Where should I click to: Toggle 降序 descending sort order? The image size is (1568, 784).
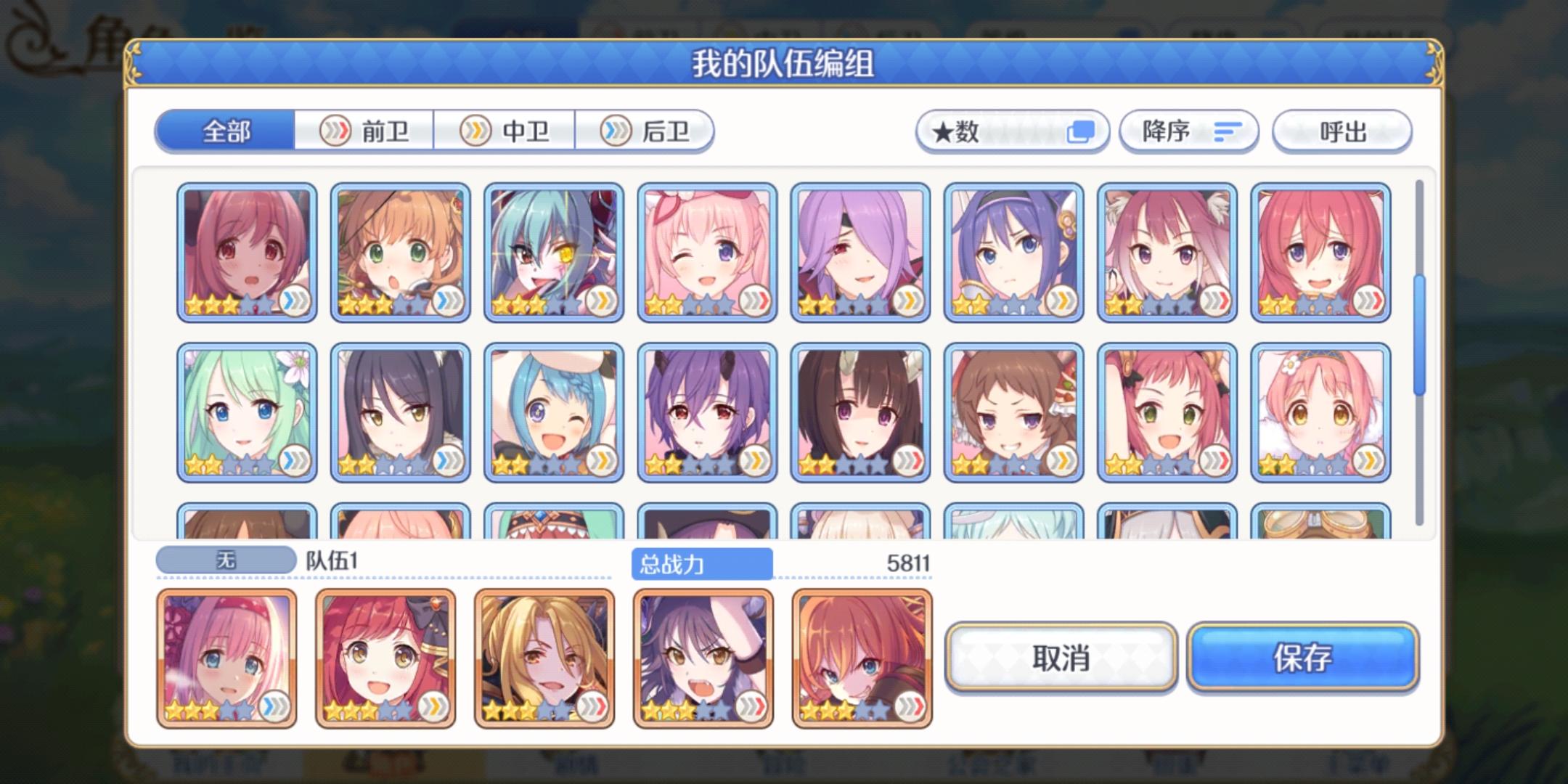tap(1188, 131)
